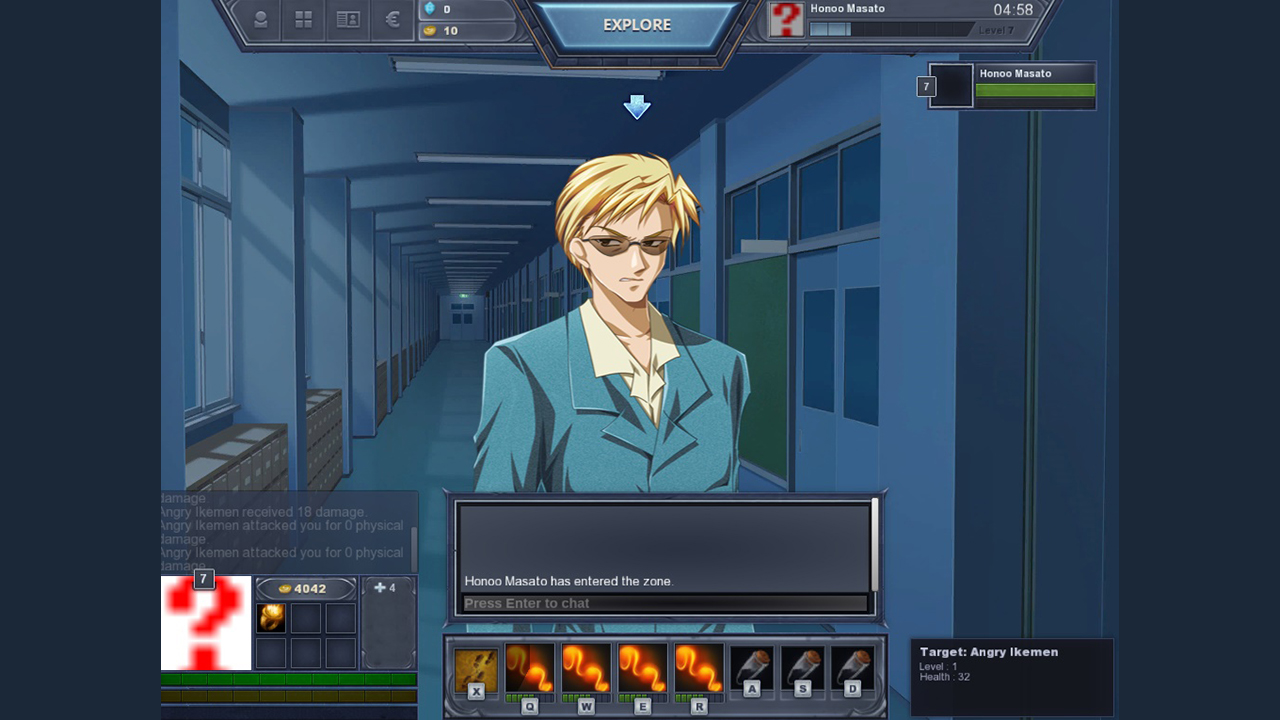Click the plus 4 stat points panel
This screenshot has height=720, width=1280.
pyautogui.click(x=388, y=620)
